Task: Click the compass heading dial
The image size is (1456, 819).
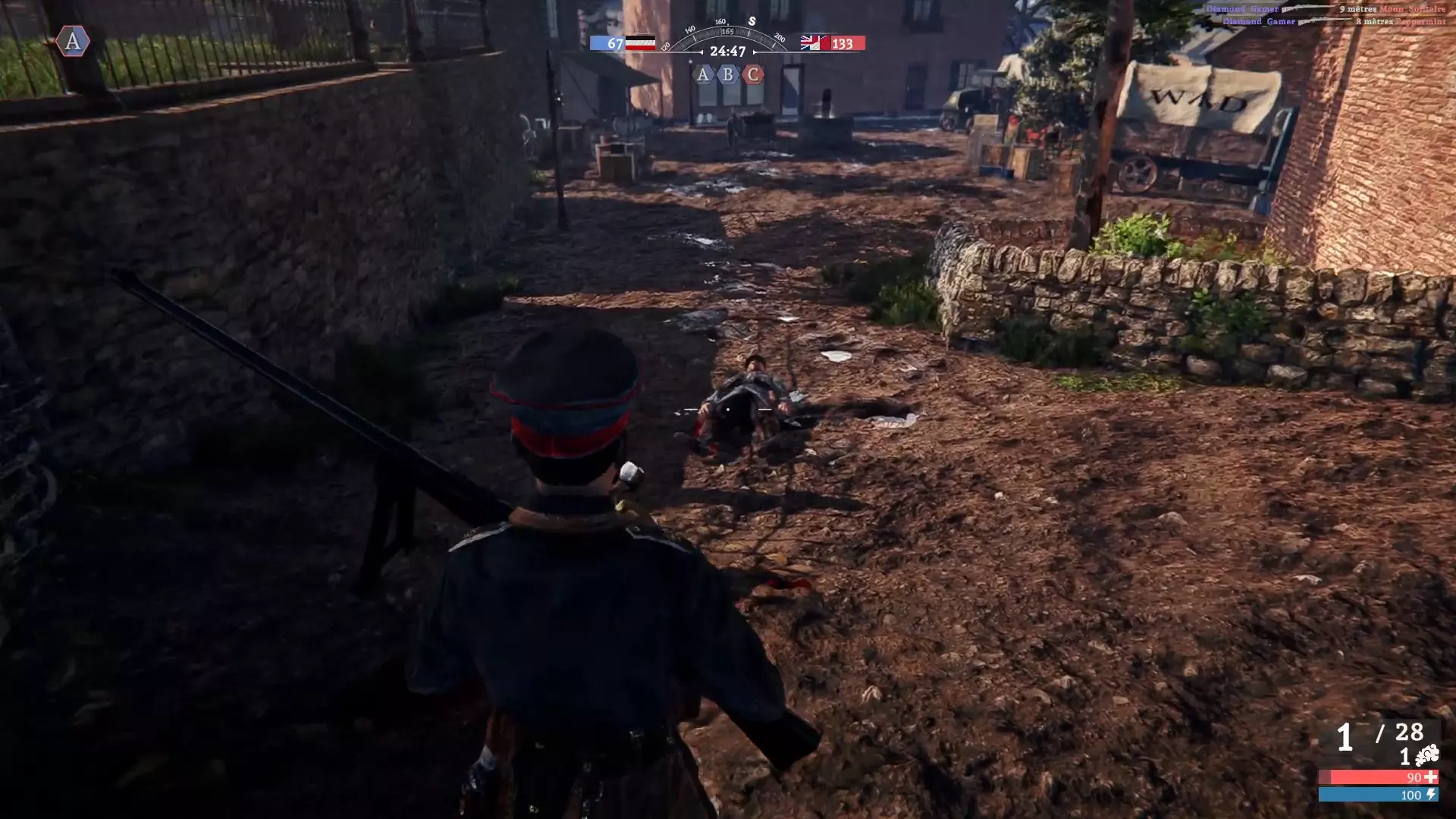Action: (x=727, y=34)
